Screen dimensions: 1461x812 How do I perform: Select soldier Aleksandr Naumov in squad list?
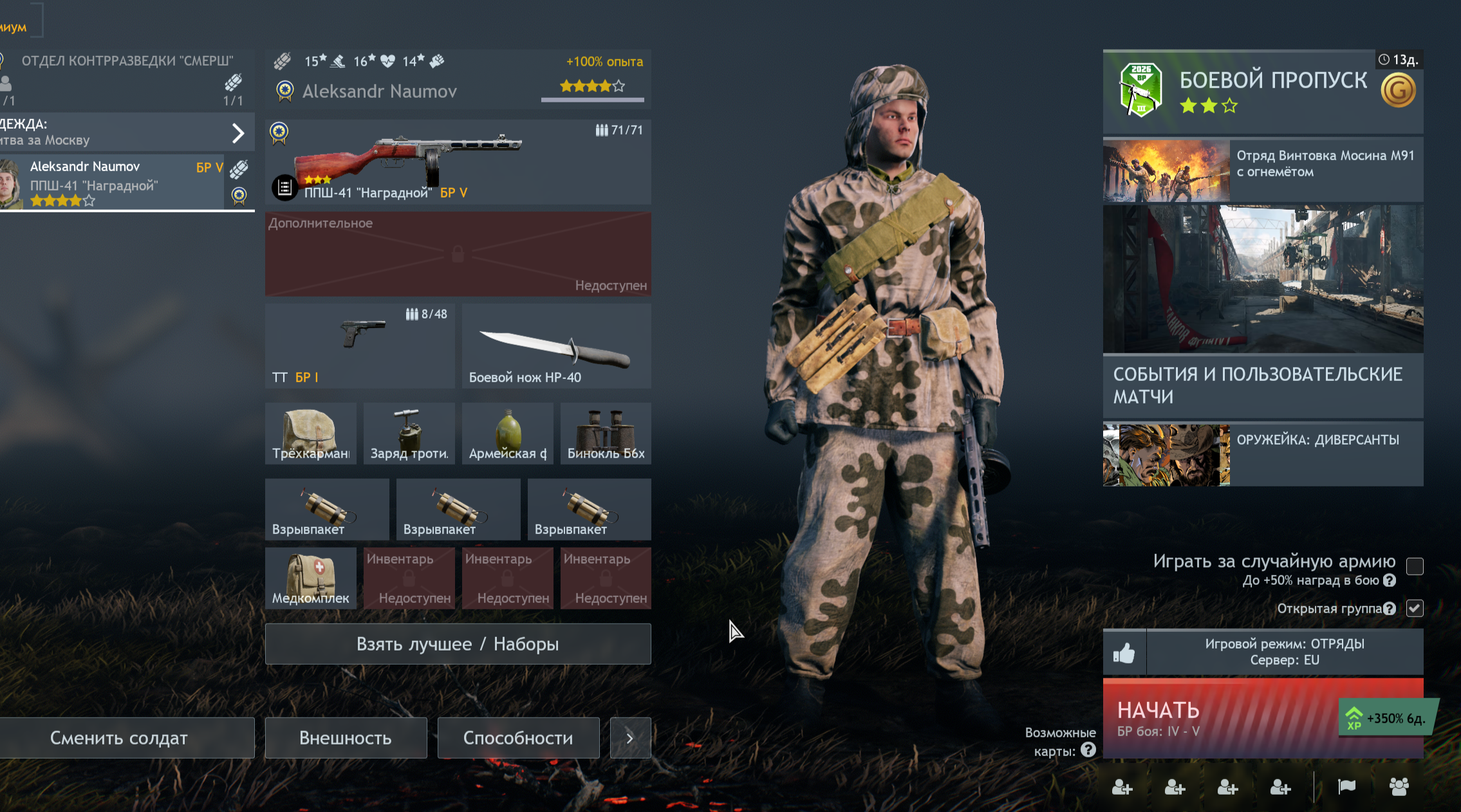[x=113, y=183]
